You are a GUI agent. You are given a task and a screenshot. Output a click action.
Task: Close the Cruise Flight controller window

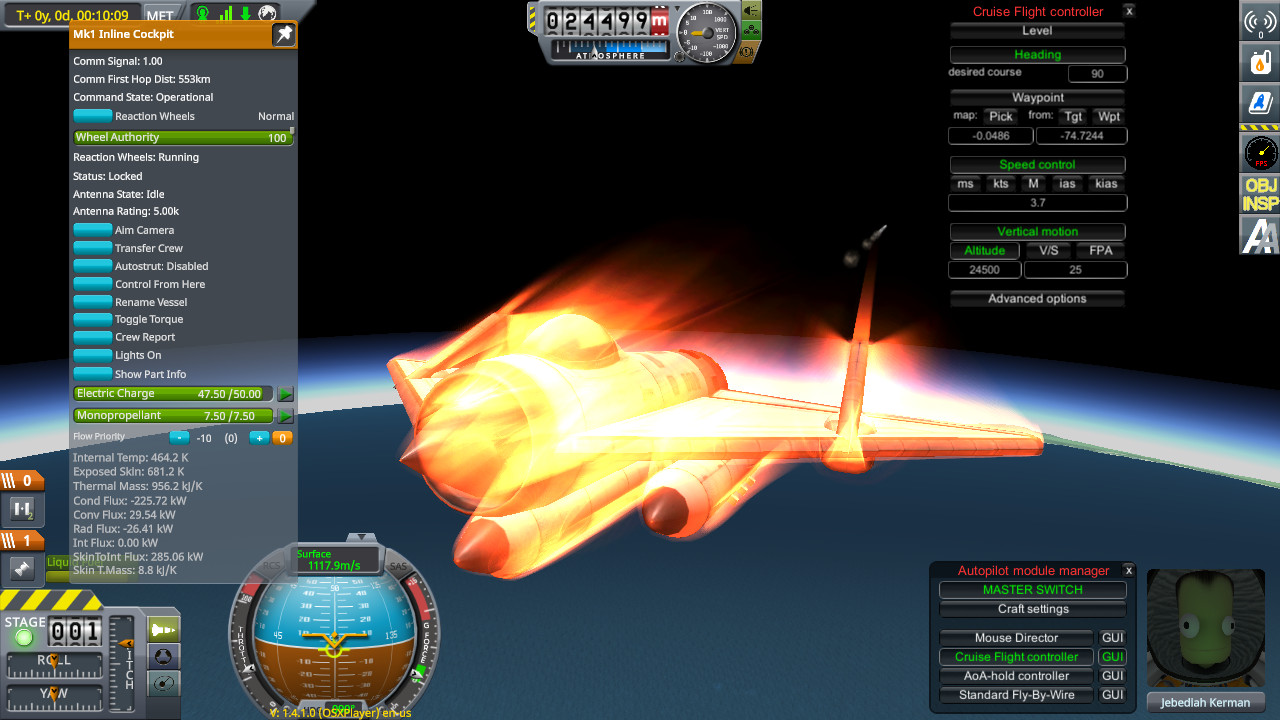coord(1129,11)
